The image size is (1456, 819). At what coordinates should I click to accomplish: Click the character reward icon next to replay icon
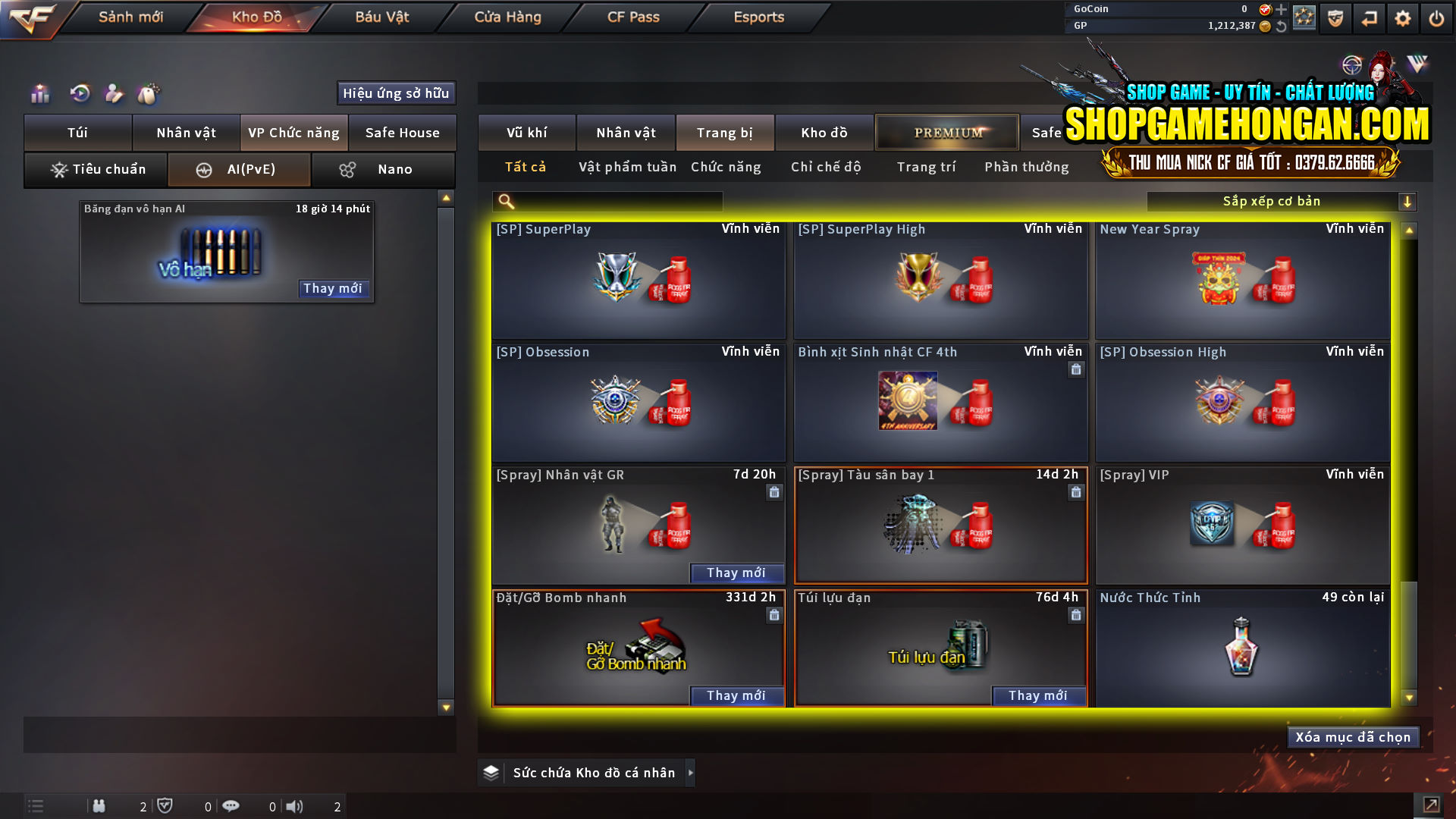[114, 93]
